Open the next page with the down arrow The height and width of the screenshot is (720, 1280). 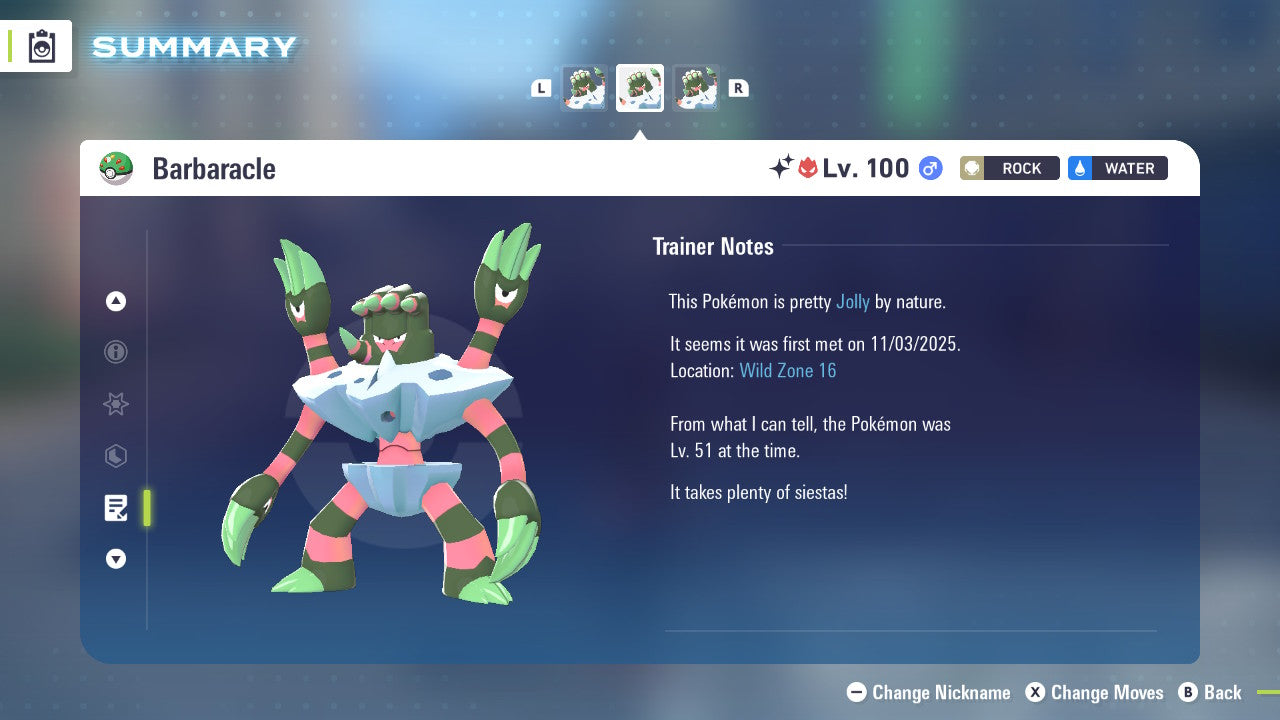point(115,560)
